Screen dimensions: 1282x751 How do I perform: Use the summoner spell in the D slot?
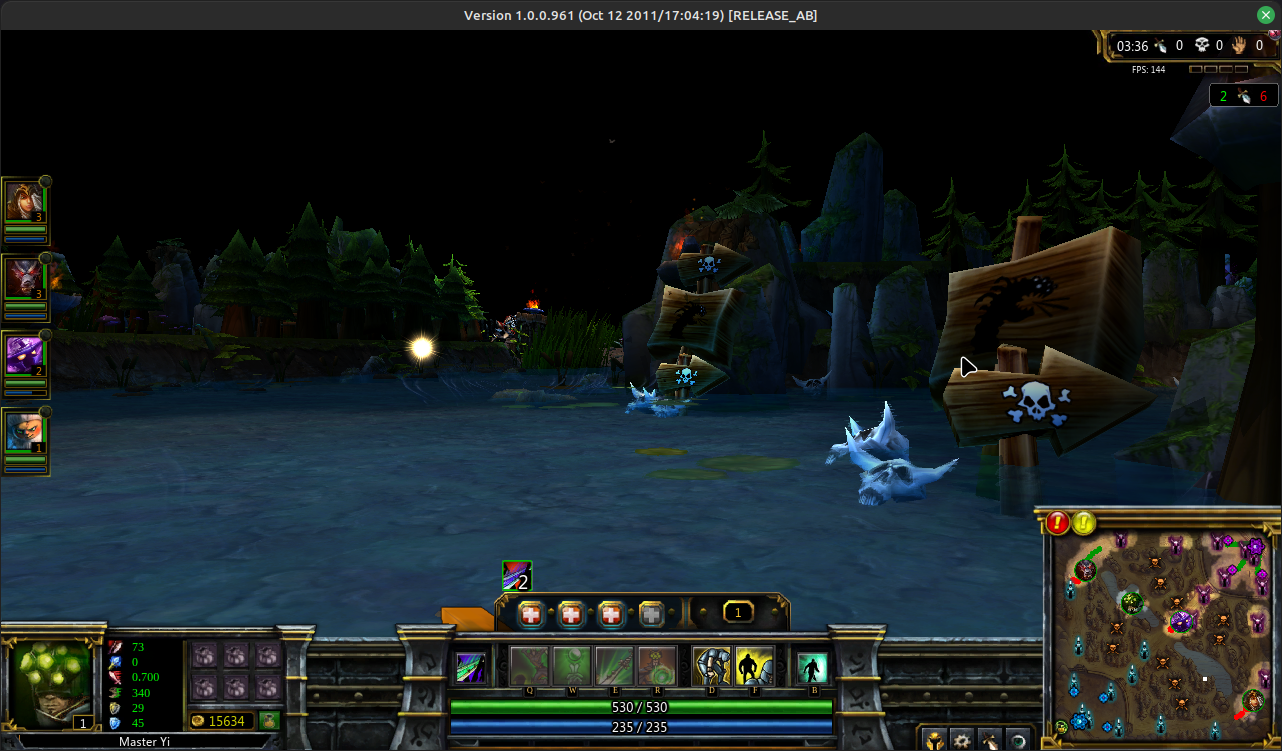711,666
